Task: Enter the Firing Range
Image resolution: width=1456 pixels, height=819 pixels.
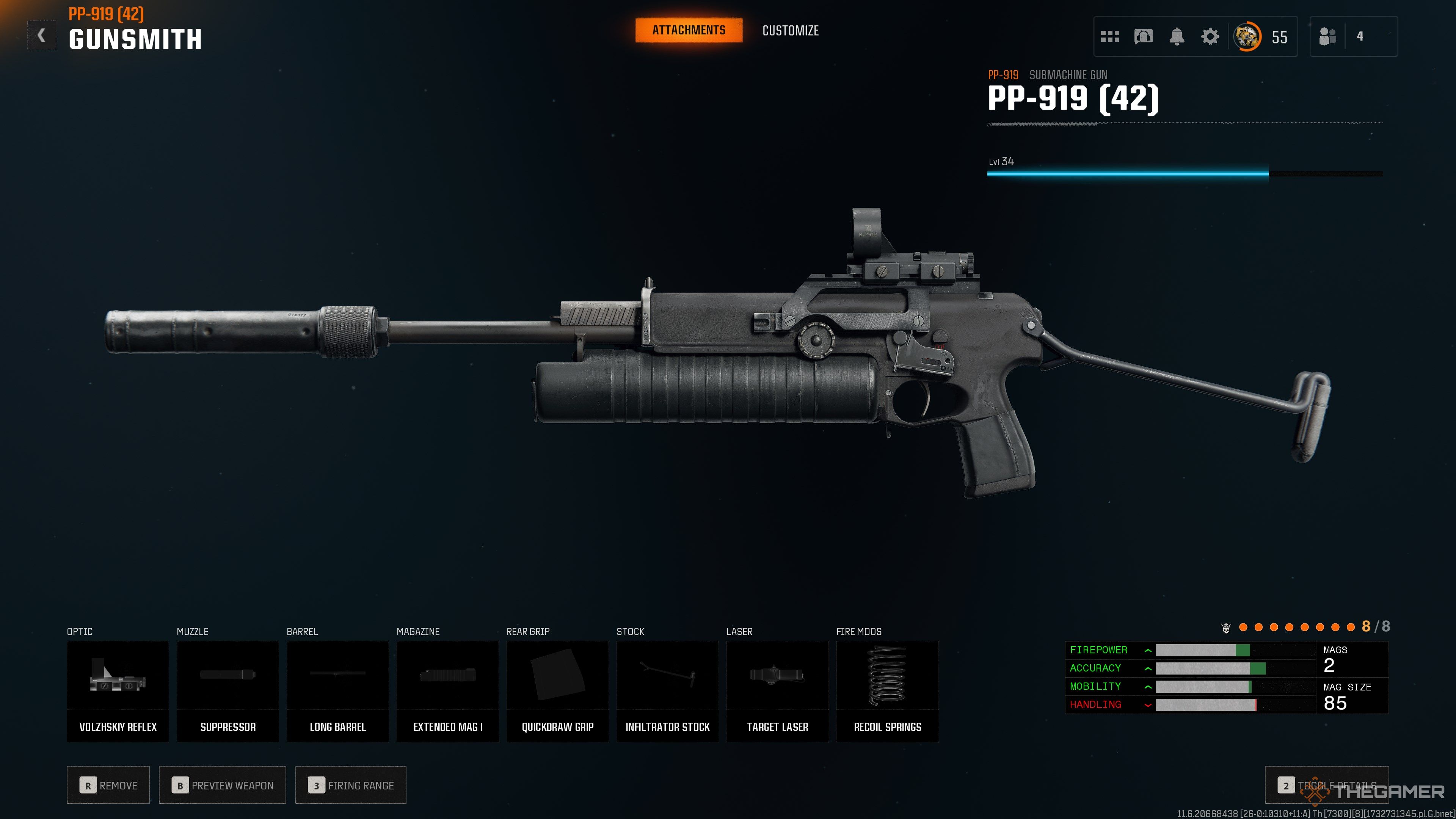Action: coord(350,785)
